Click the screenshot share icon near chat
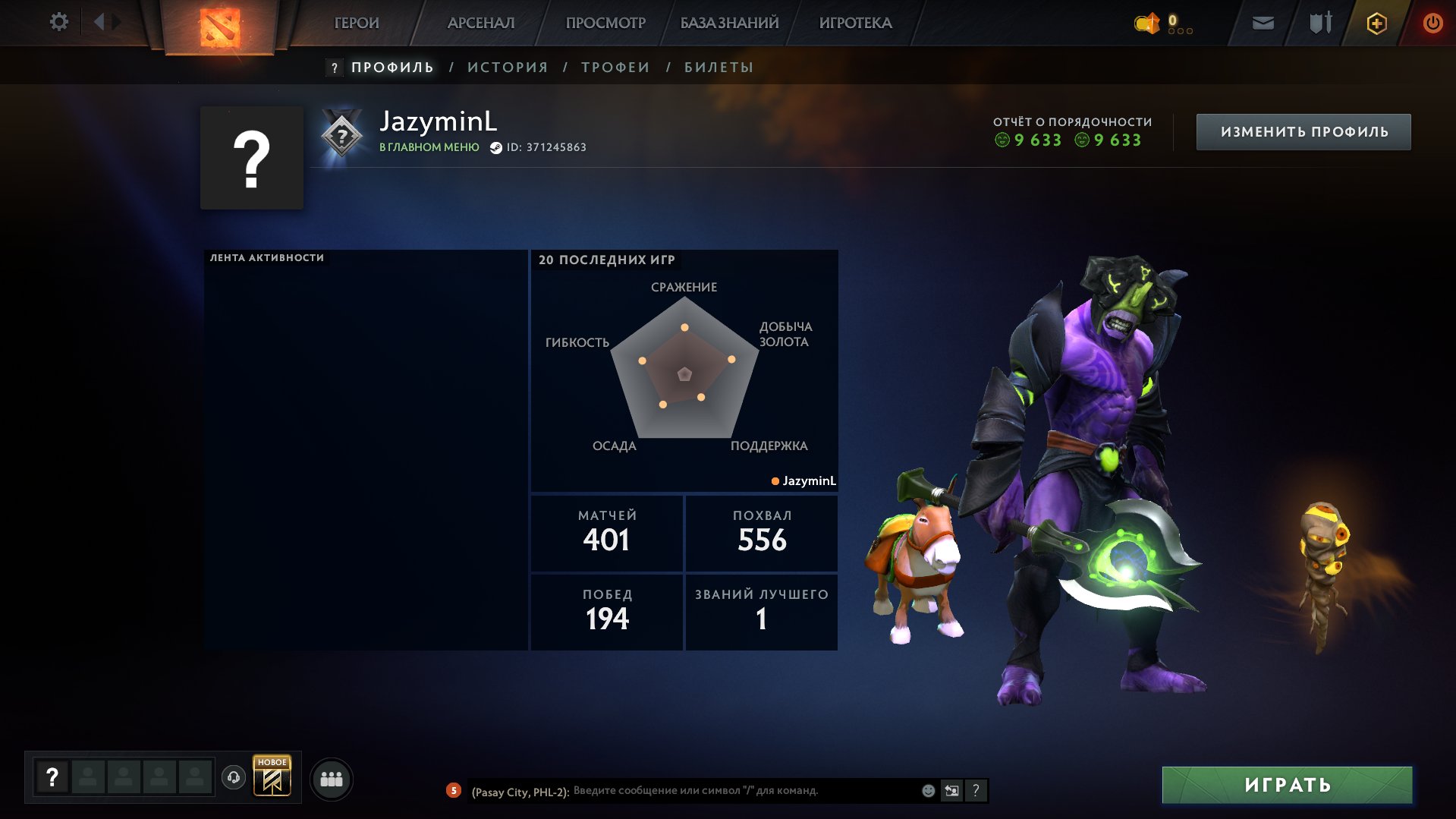Image resolution: width=1456 pixels, height=819 pixels. pyautogui.click(x=951, y=790)
